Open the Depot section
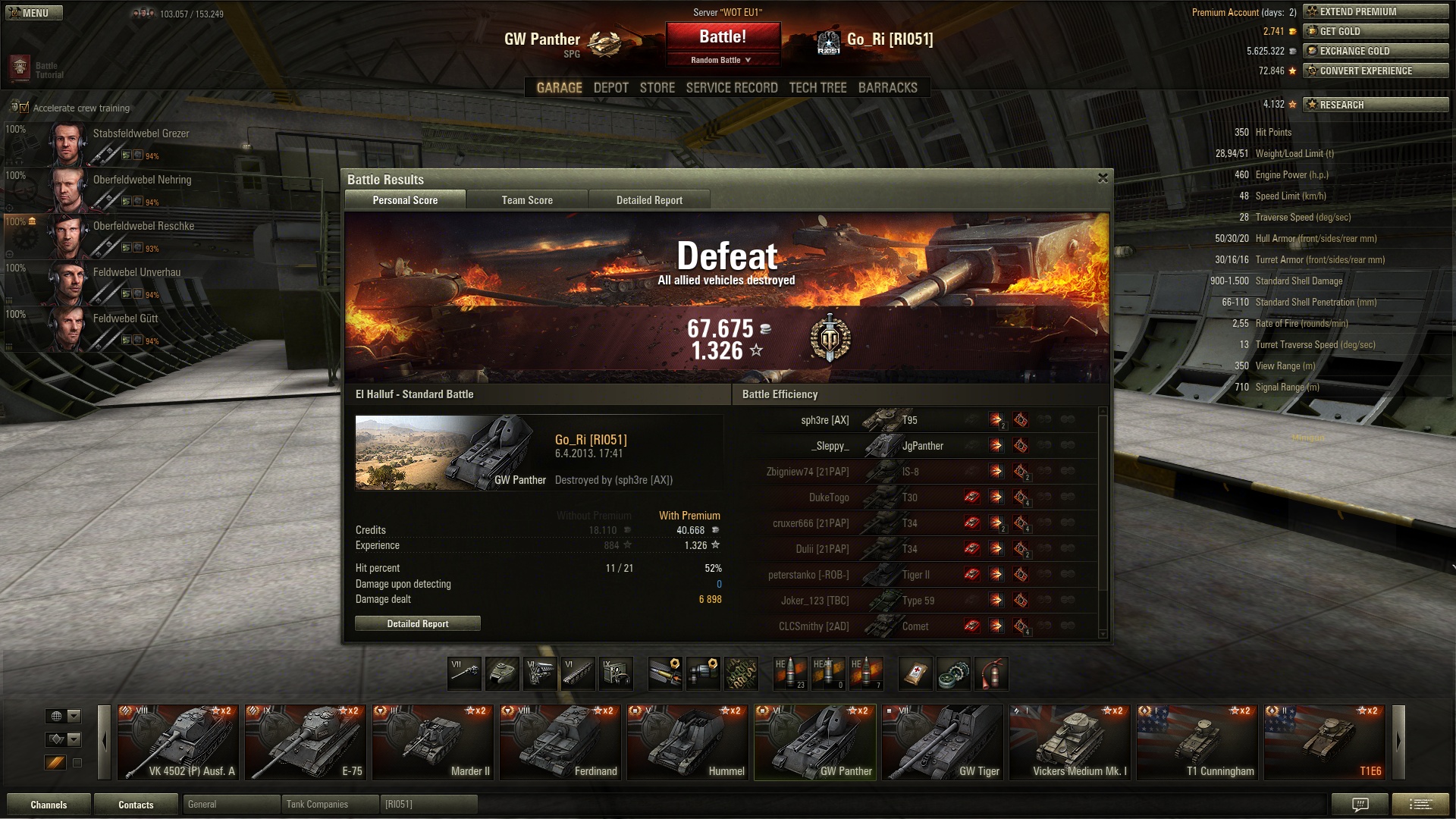This screenshot has height=819, width=1456. (610, 88)
